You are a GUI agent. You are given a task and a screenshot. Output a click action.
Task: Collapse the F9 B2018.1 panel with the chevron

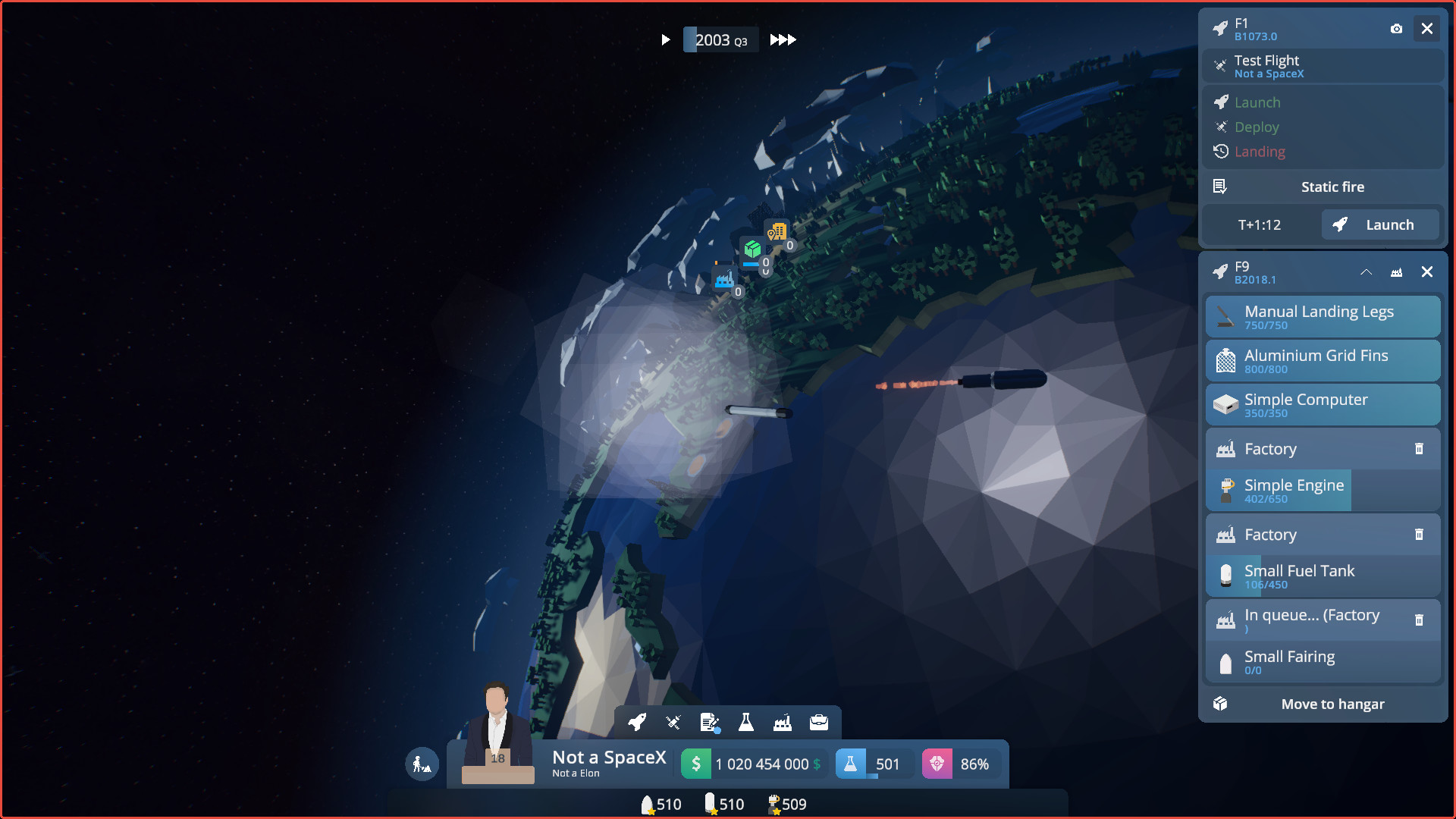[1367, 272]
